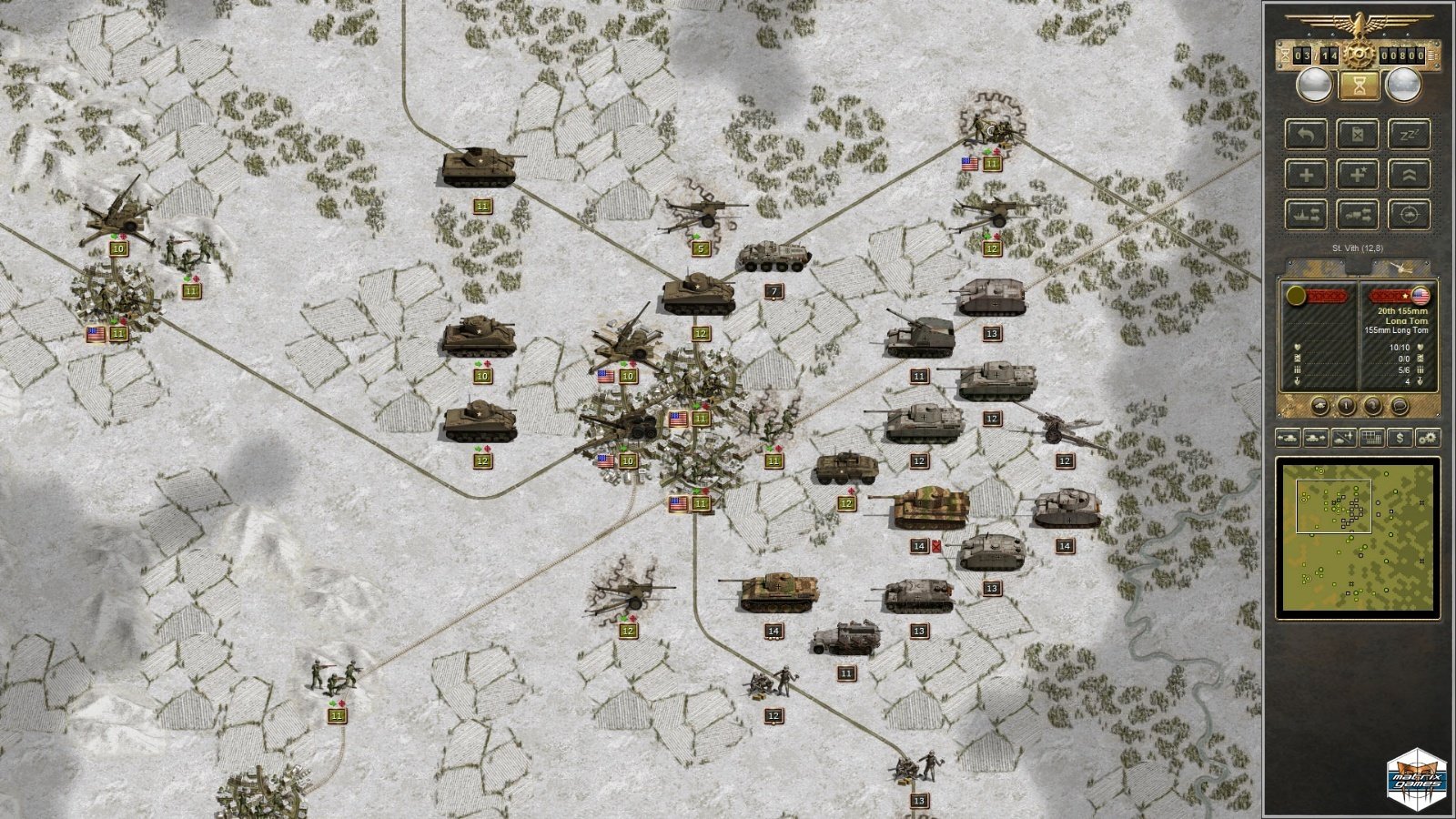Screen dimensions: 1456x819
Task: Switch to the aircraft tab in unit panel
Action: tap(1400, 268)
